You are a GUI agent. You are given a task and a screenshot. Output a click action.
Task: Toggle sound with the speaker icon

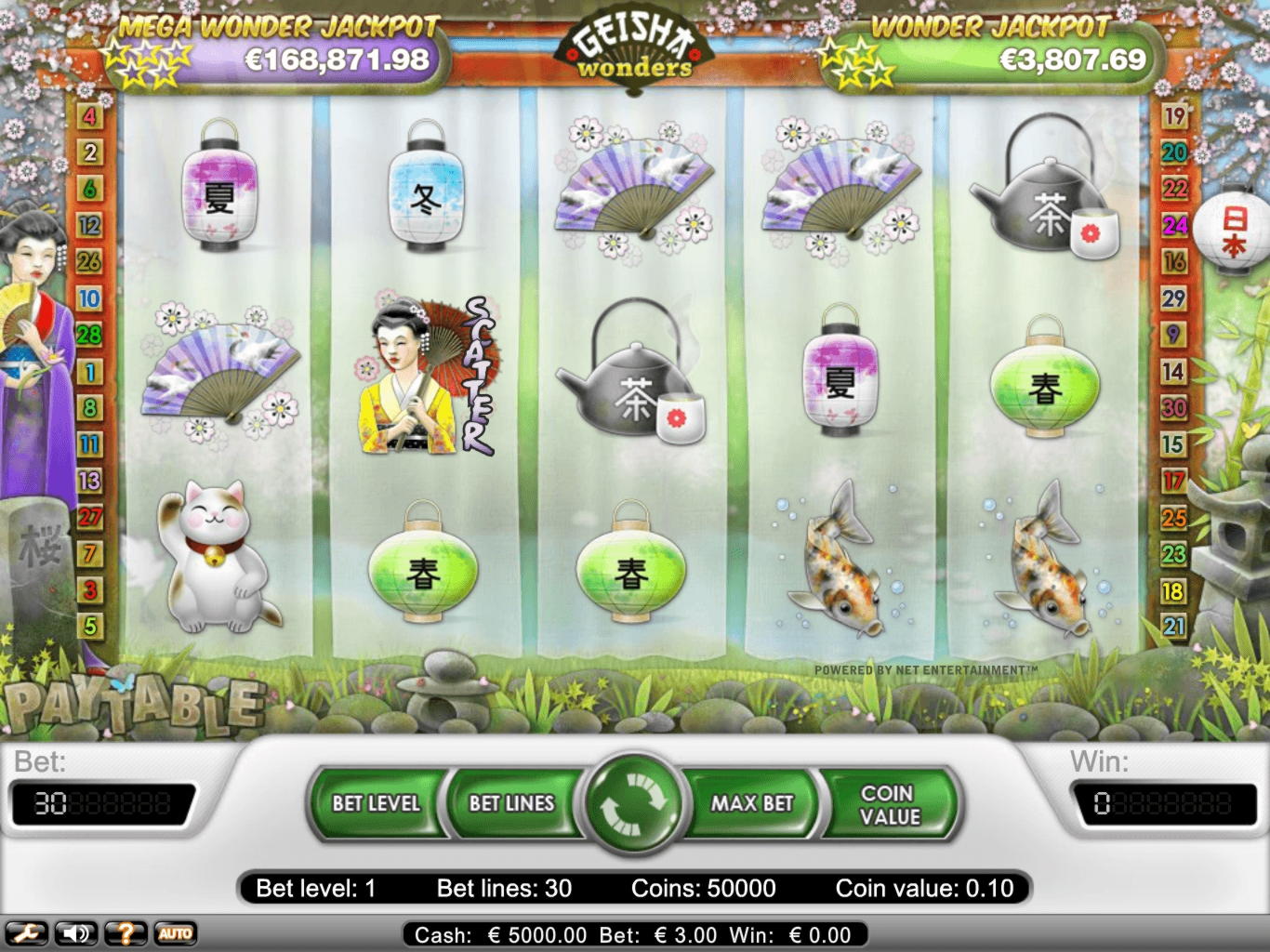76,933
